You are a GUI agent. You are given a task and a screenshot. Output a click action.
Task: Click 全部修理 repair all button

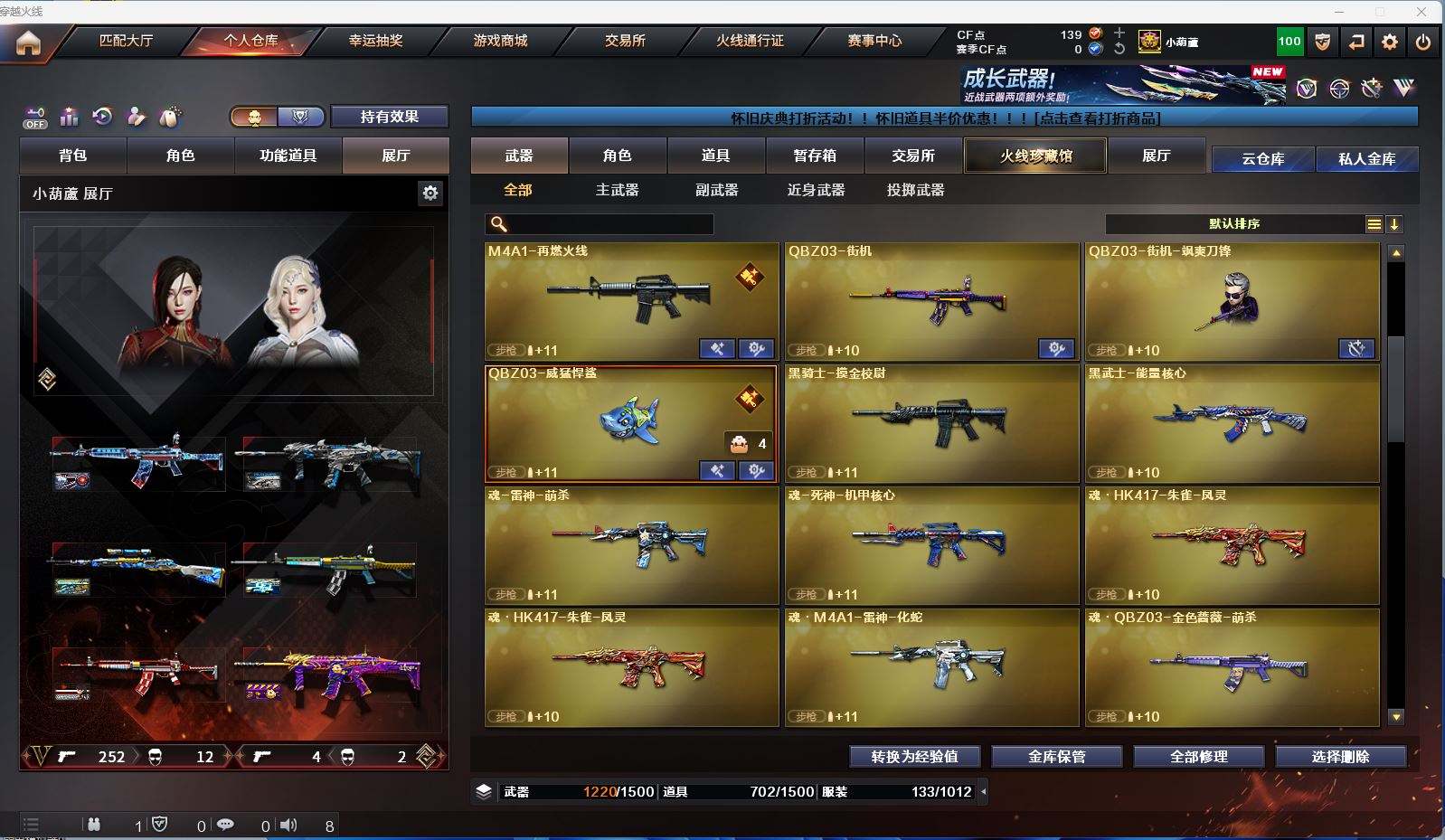[x=1198, y=757]
